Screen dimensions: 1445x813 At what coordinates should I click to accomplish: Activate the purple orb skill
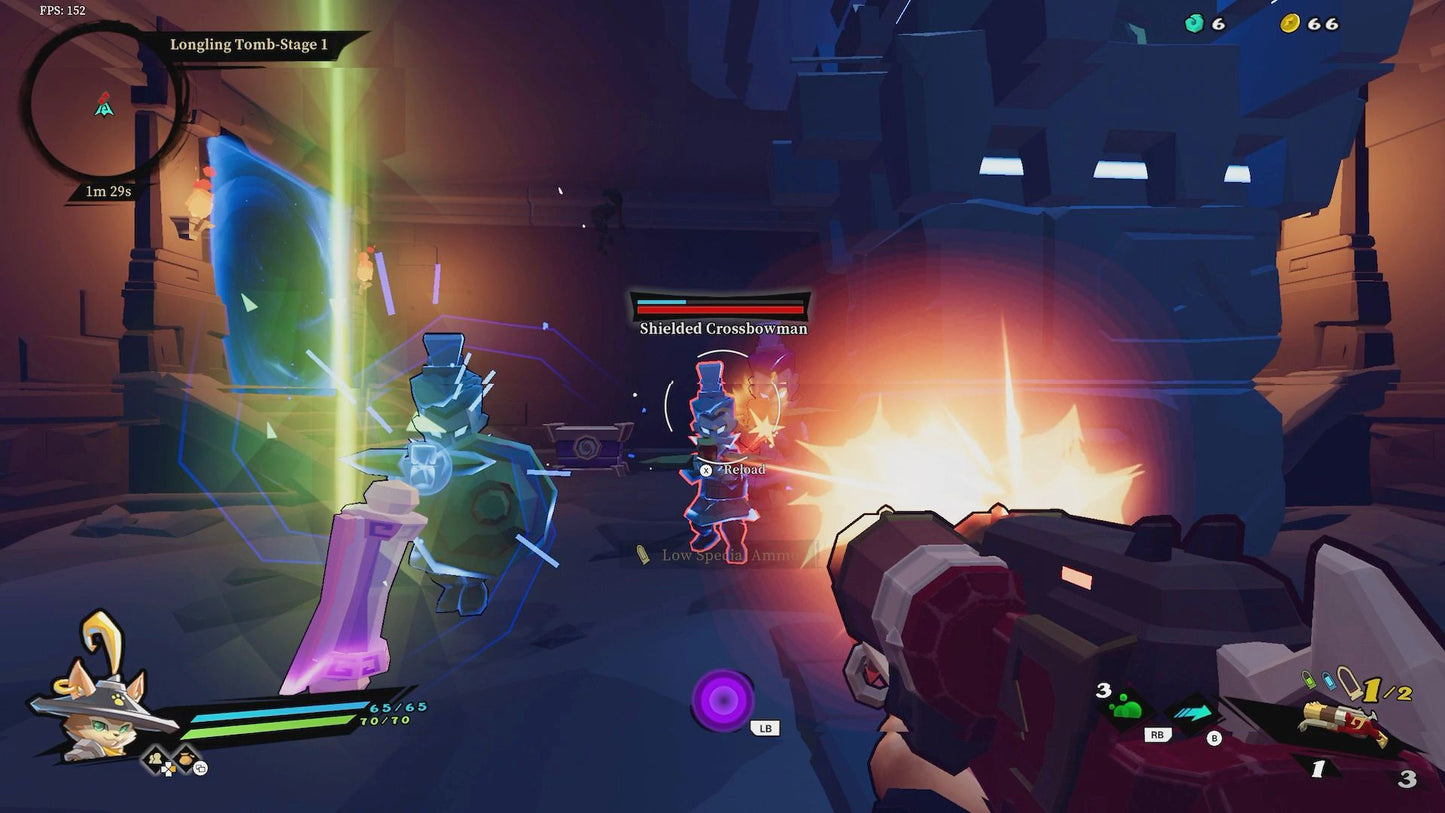tap(722, 699)
